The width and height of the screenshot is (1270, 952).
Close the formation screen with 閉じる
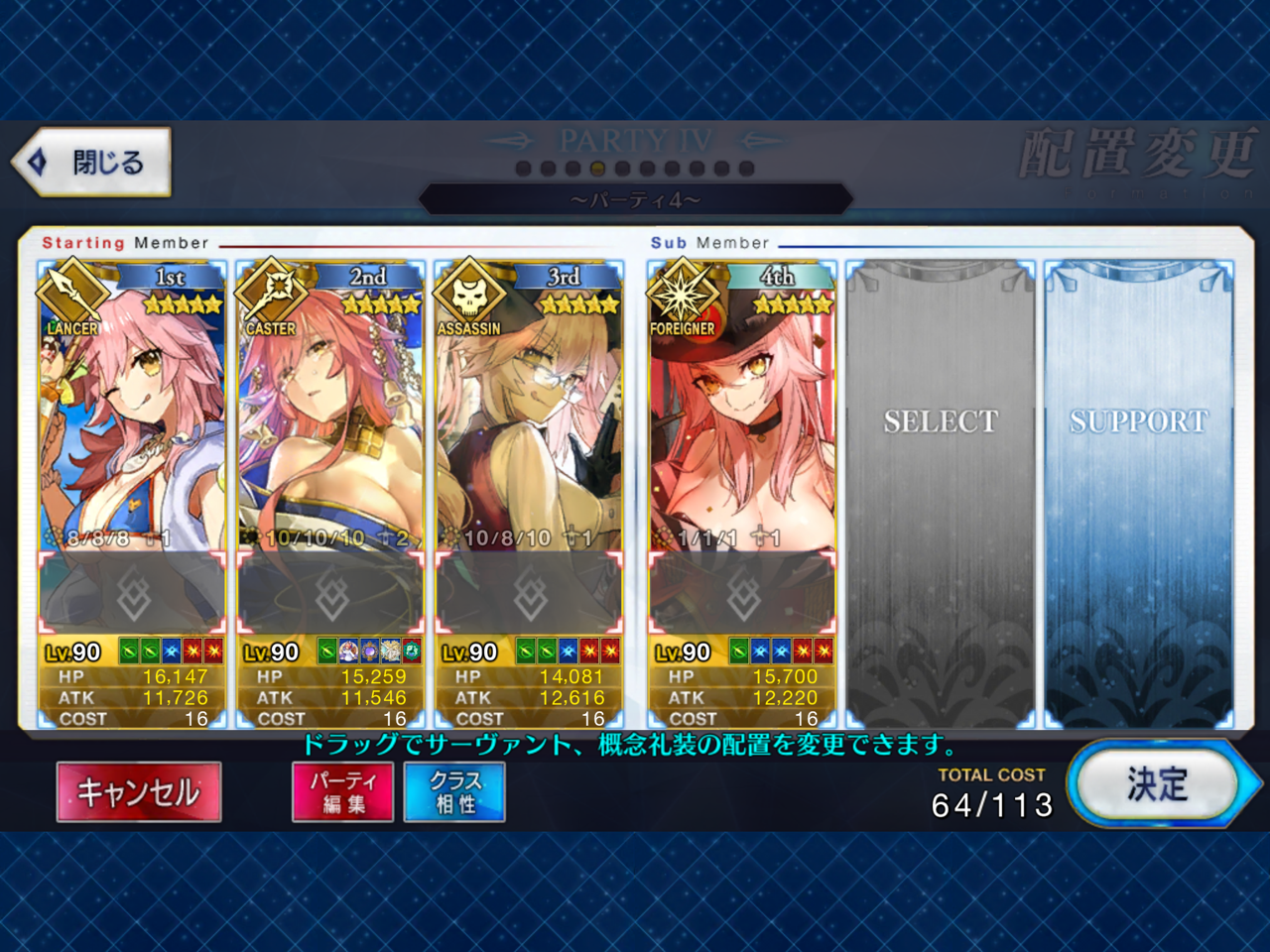pyautogui.click(x=94, y=162)
